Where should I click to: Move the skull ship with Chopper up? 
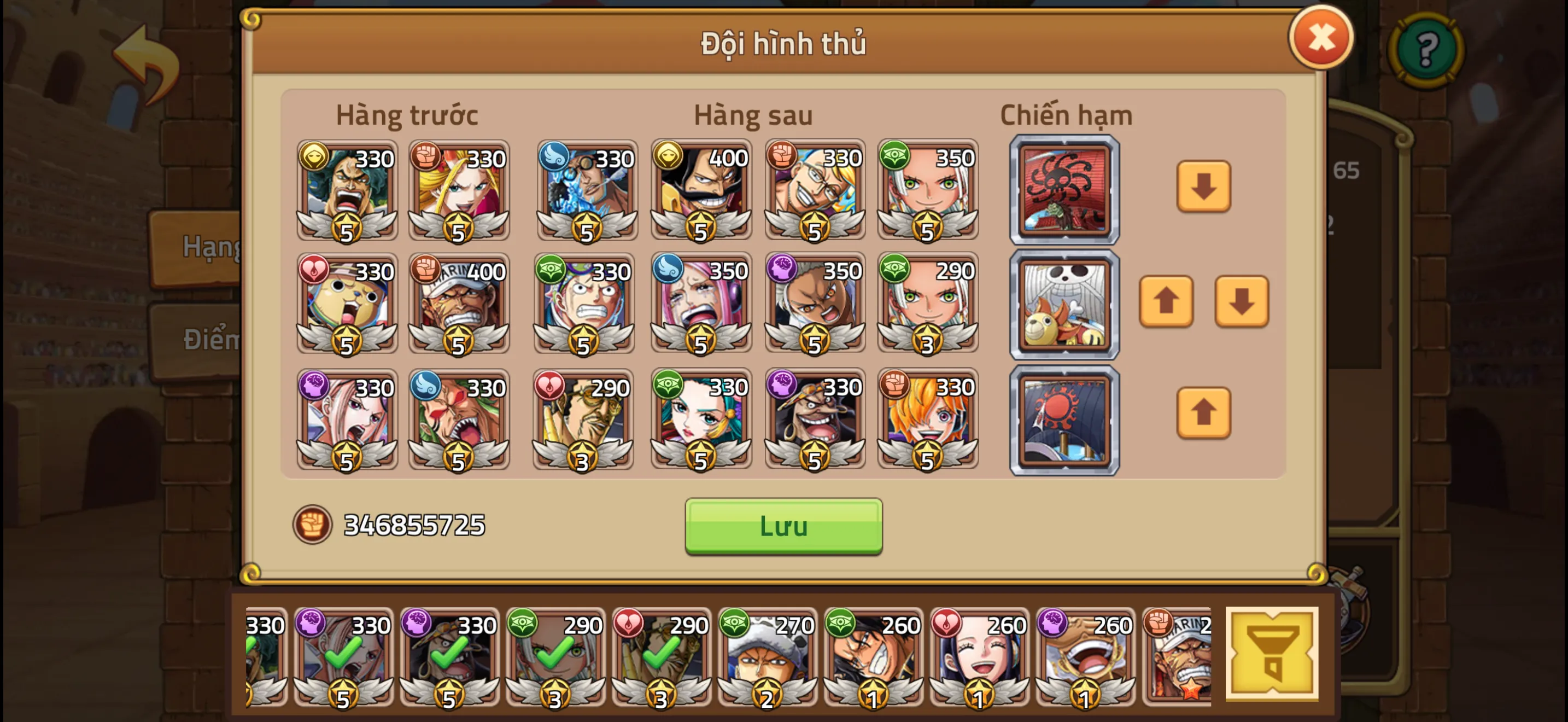click(1165, 301)
